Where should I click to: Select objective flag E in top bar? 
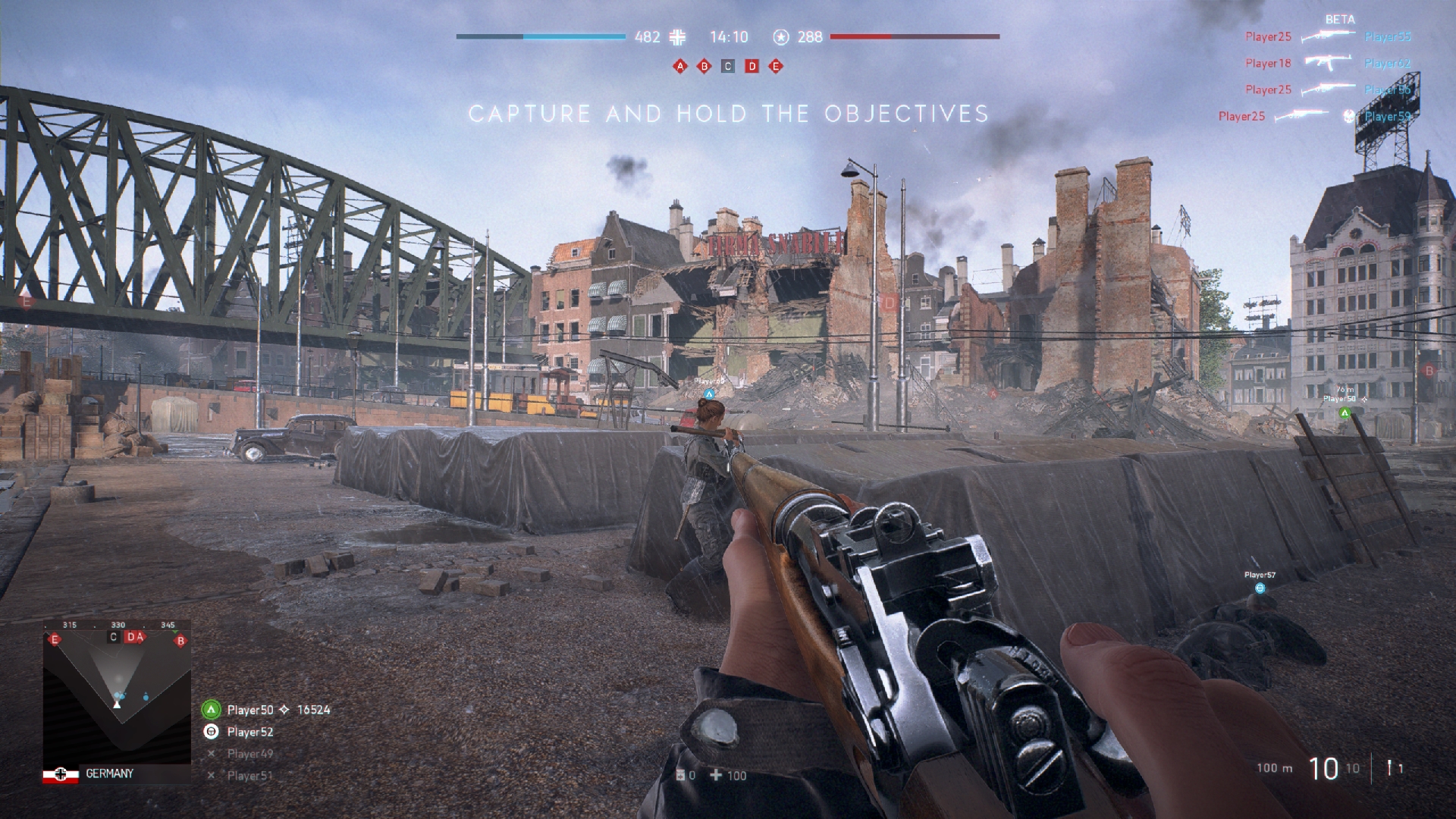pyautogui.click(x=775, y=67)
